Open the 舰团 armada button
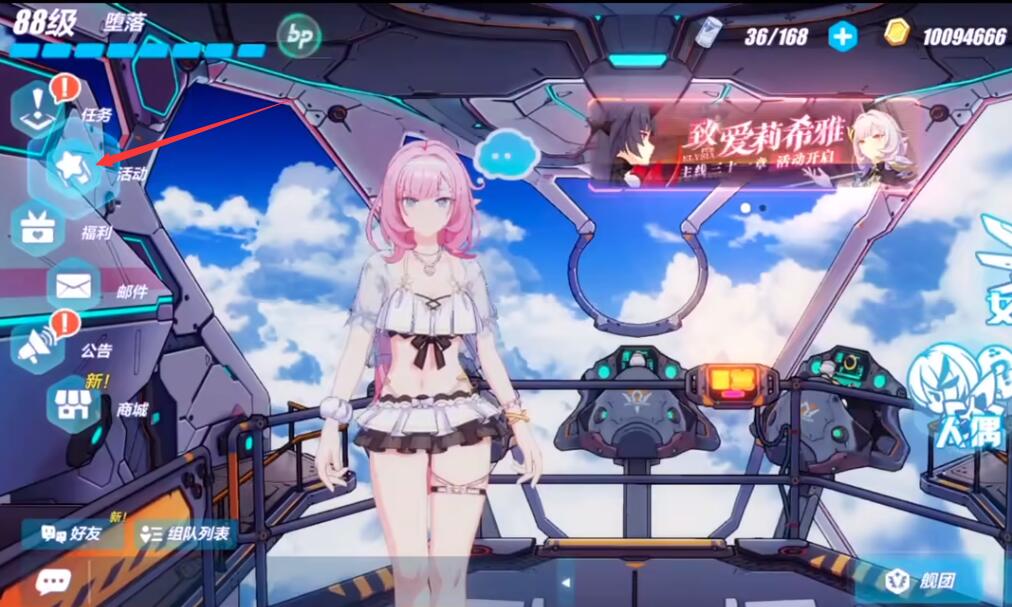 click(x=919, y=580)
